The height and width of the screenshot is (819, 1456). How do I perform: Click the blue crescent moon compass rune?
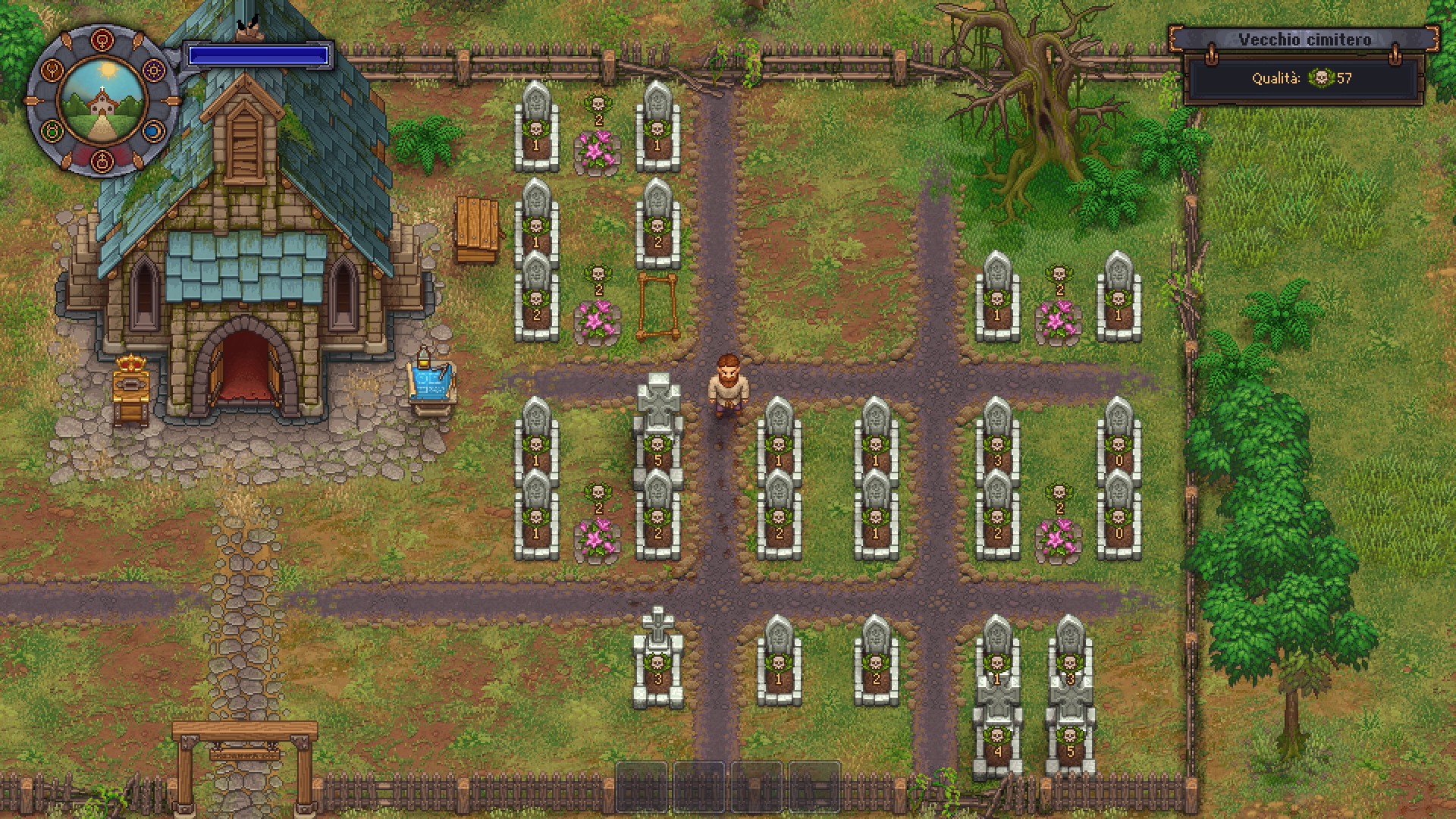pos(154,130)
